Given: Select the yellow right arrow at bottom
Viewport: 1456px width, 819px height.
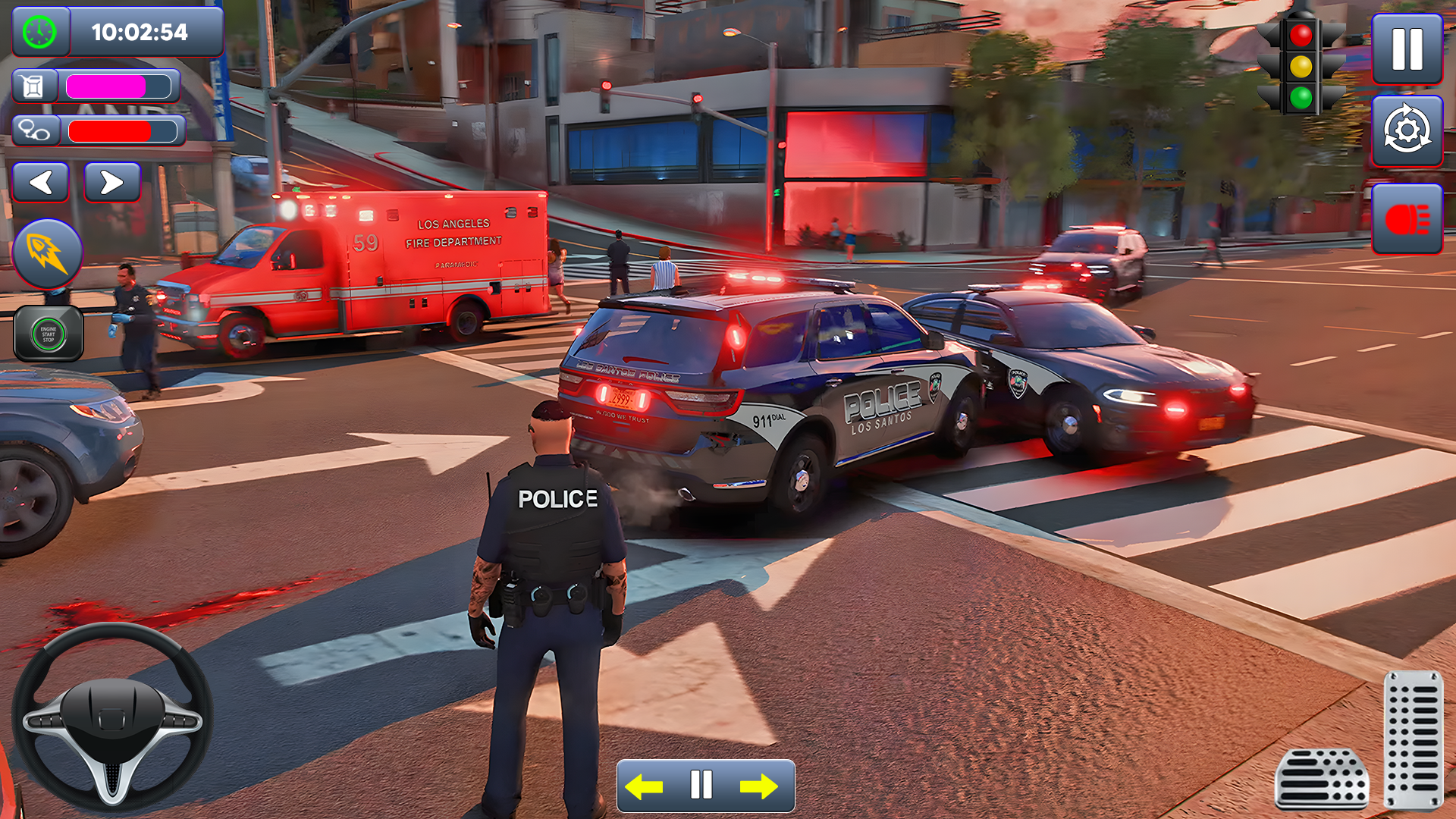Looking at the screenshot, I should 758,786.
